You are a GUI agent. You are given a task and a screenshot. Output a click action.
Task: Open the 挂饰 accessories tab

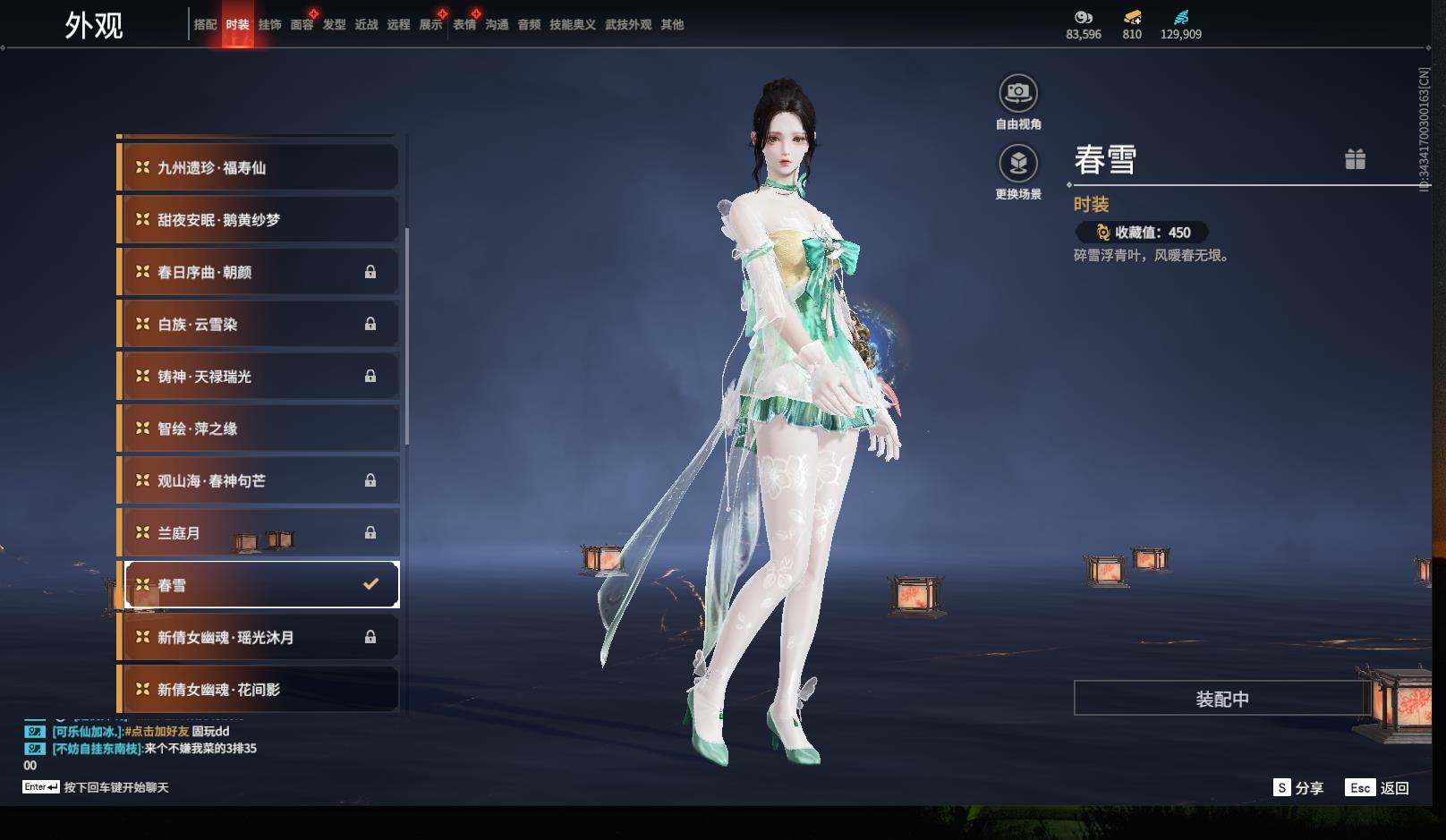tap(269, 25)
